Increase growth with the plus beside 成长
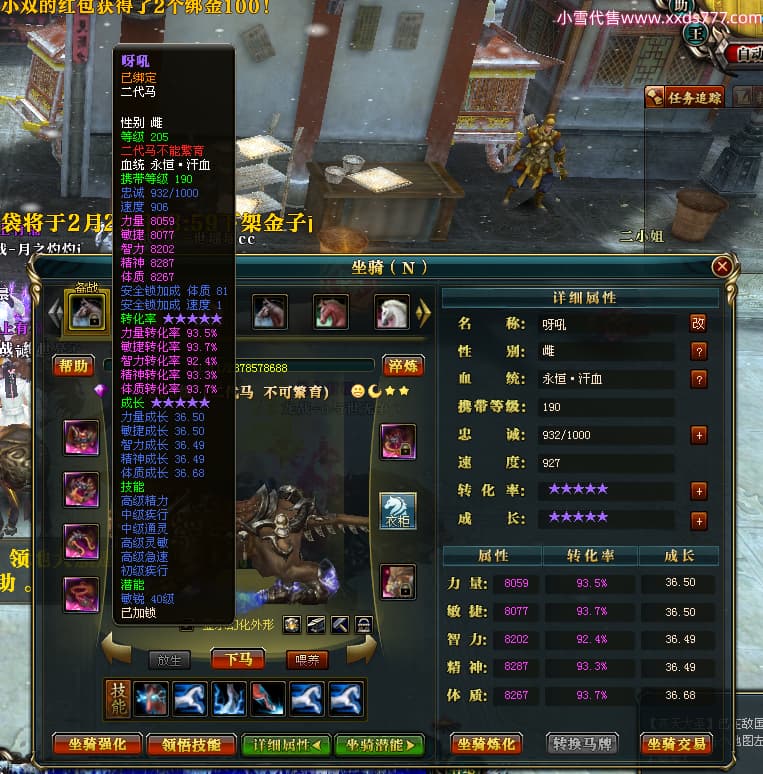The width and height of the screenshot is (763, 774). coord(698,521)
